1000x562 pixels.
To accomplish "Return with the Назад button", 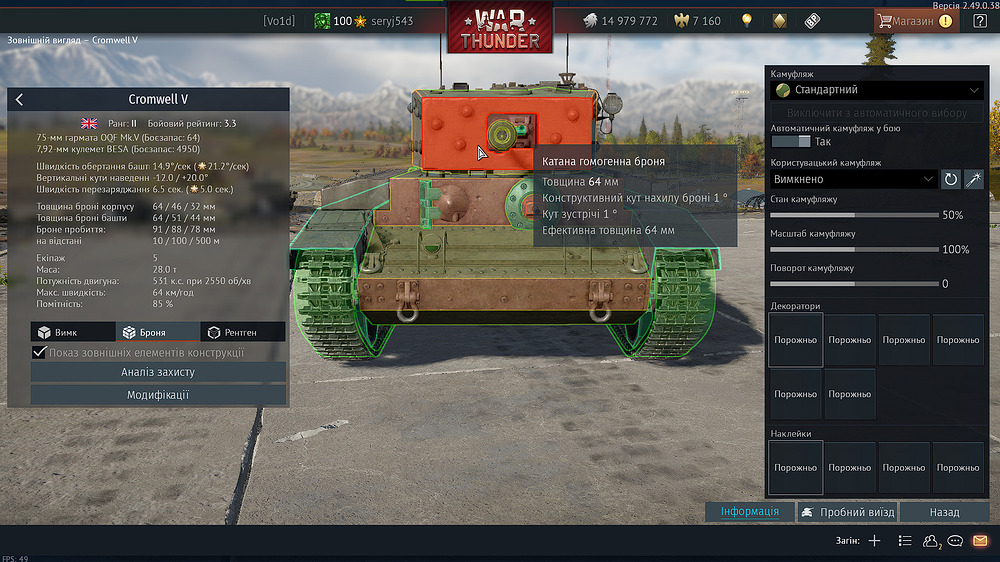I will click(944, 512).
